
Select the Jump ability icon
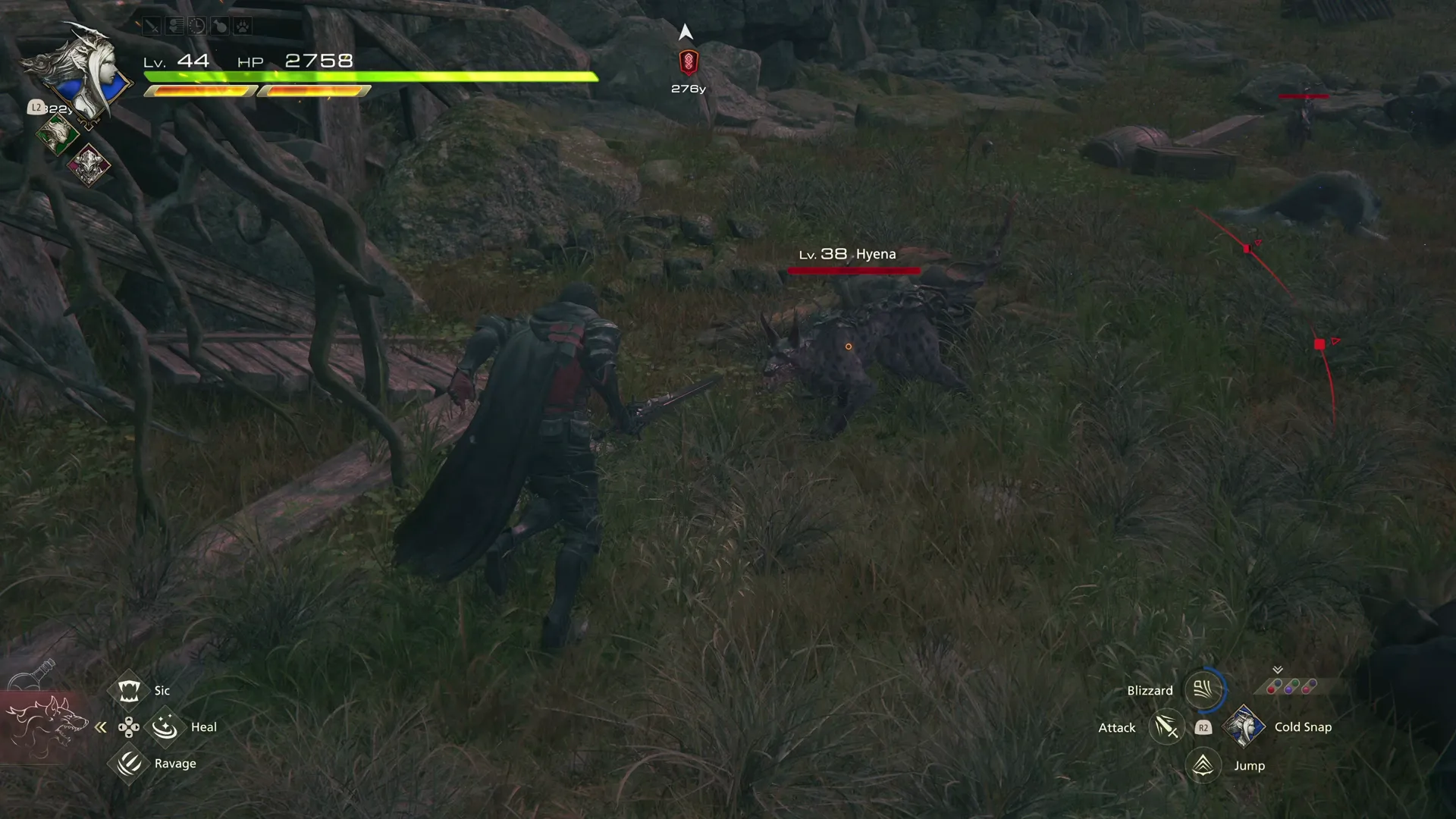tap(1202, 766)
